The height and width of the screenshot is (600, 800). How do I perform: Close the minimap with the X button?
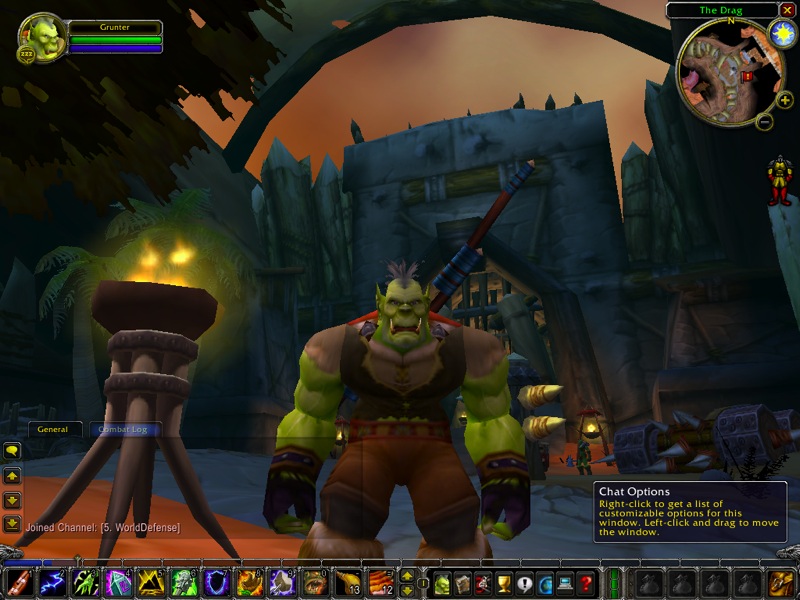point(786,11)
